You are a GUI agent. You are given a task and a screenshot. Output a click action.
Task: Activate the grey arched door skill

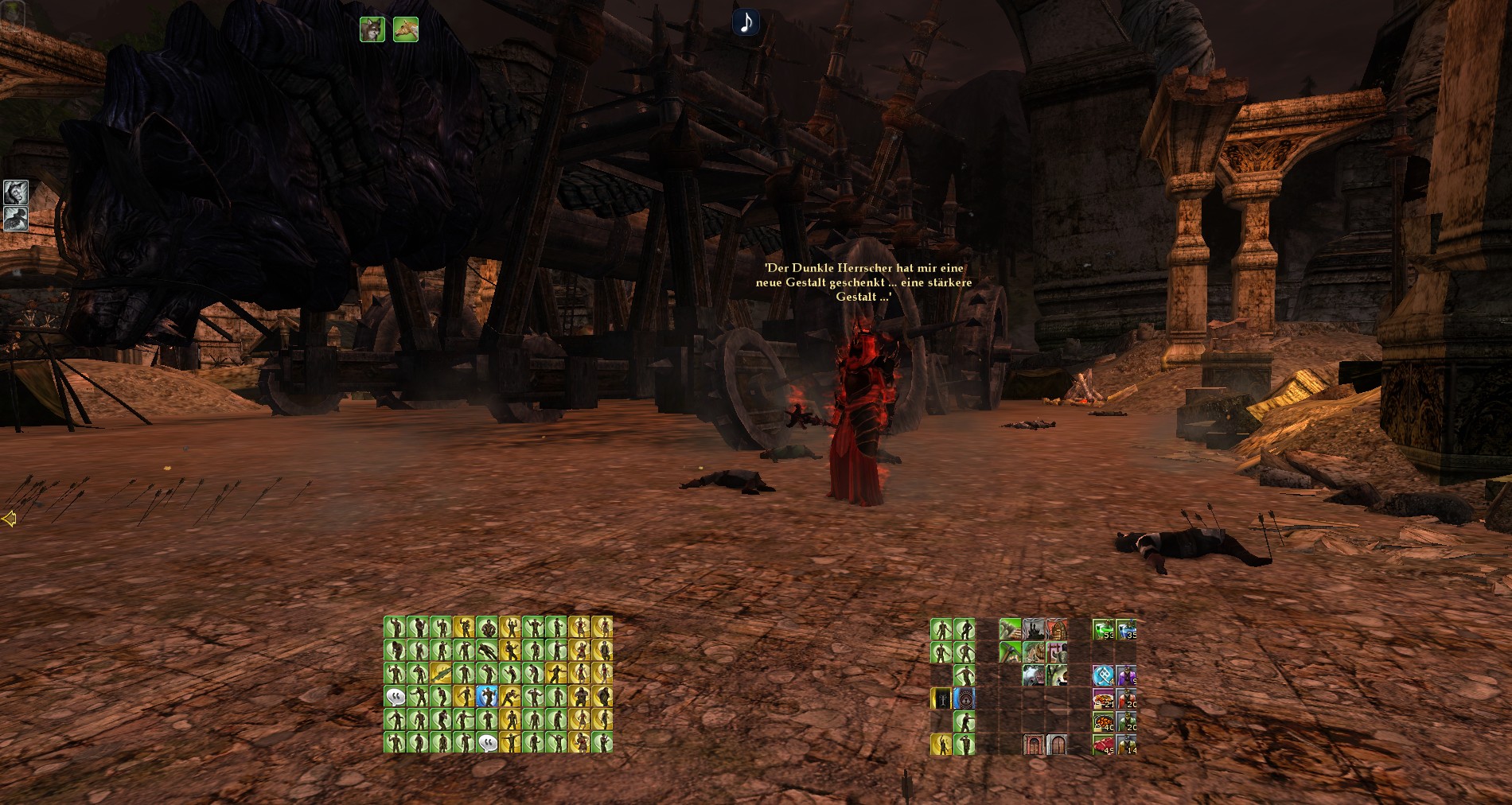coord(1057,745)
